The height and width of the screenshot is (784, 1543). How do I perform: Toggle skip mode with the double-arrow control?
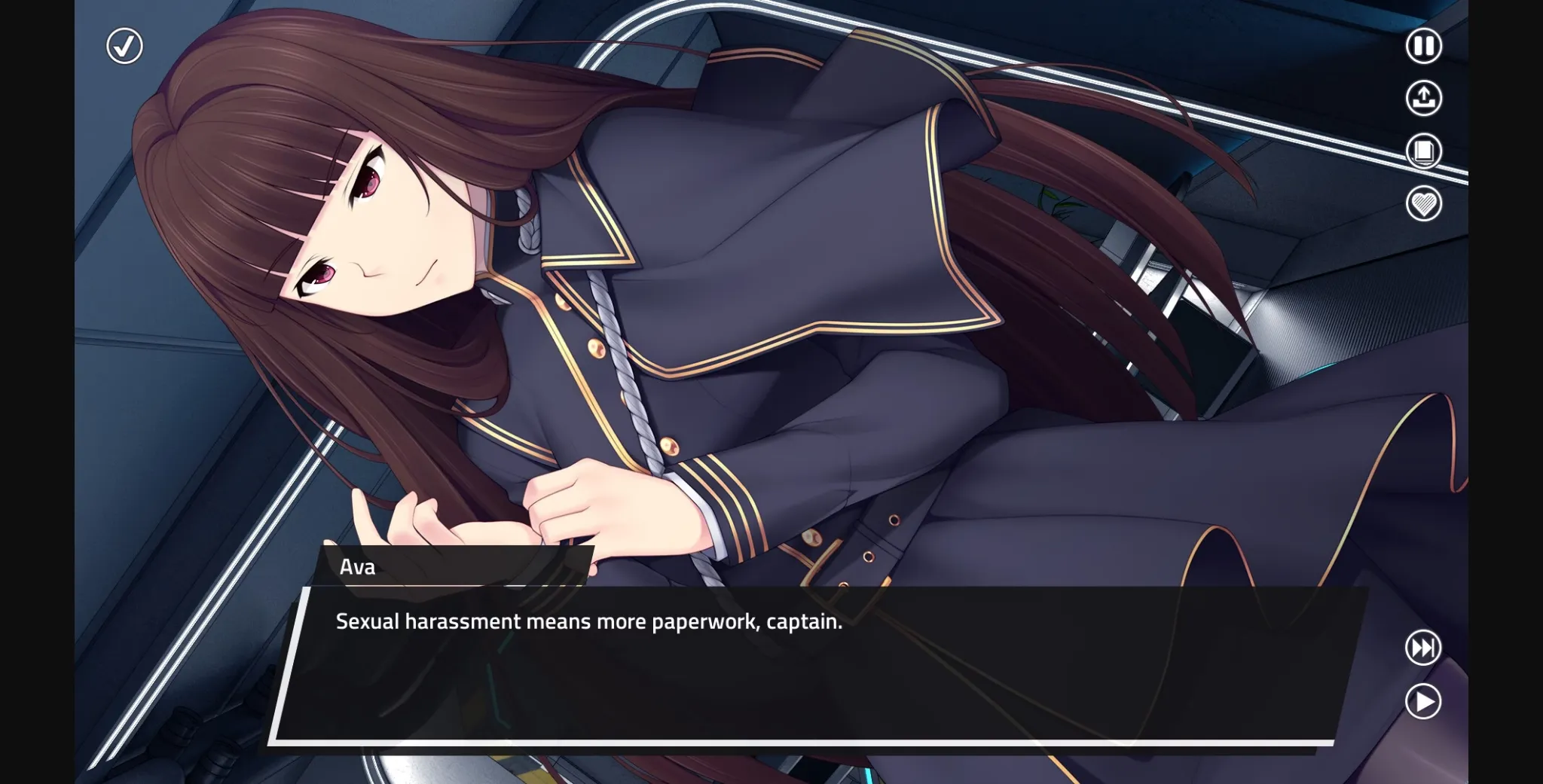(1422, 648)
